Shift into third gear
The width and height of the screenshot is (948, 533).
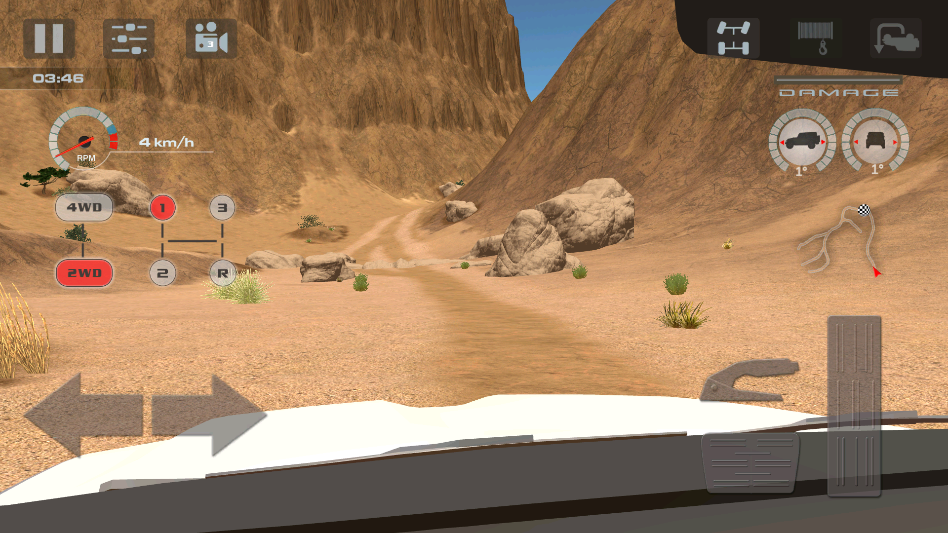(222, 208)
